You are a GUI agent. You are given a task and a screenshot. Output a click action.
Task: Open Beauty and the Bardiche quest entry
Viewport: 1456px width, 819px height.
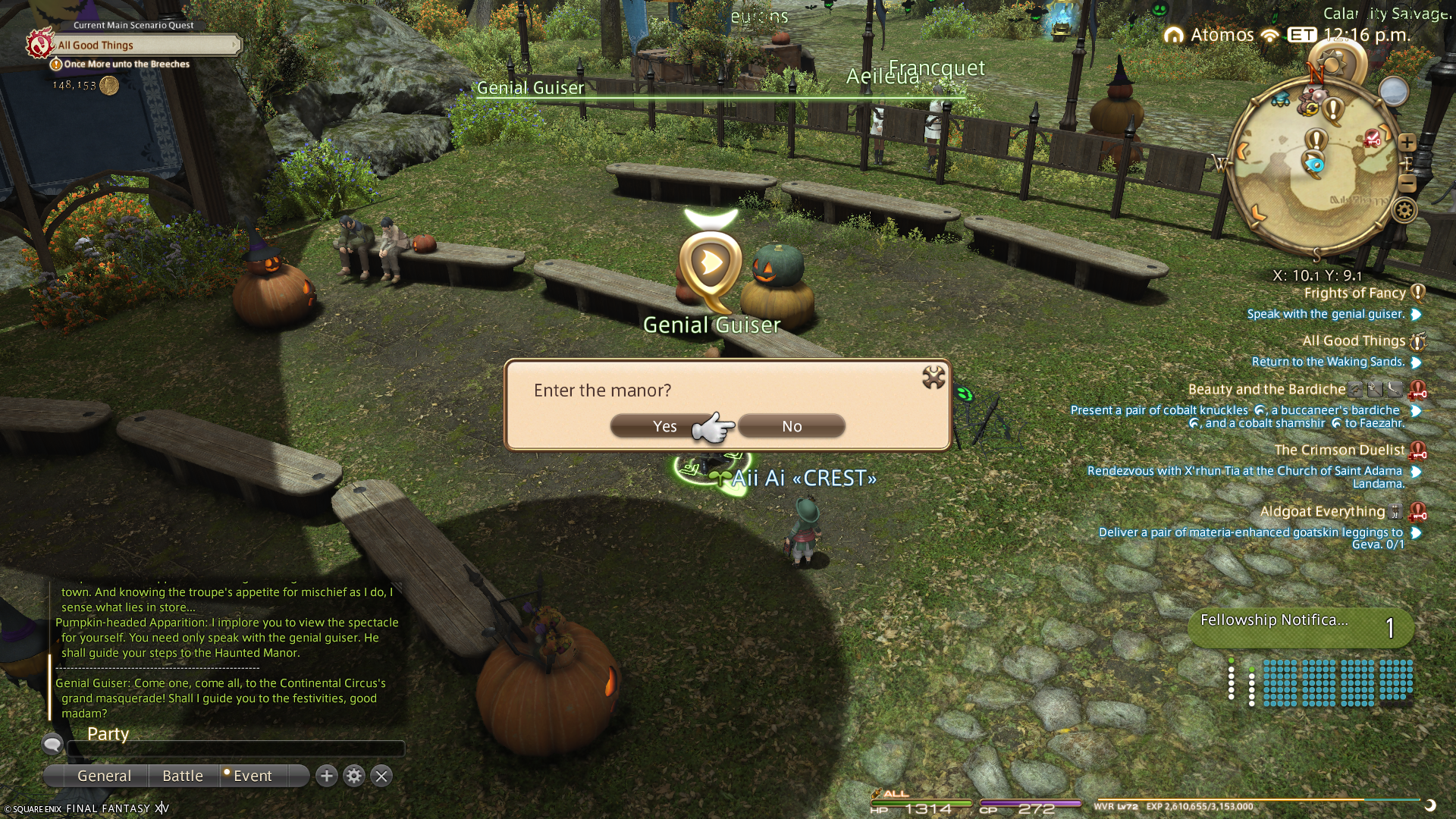(1266, 390)
